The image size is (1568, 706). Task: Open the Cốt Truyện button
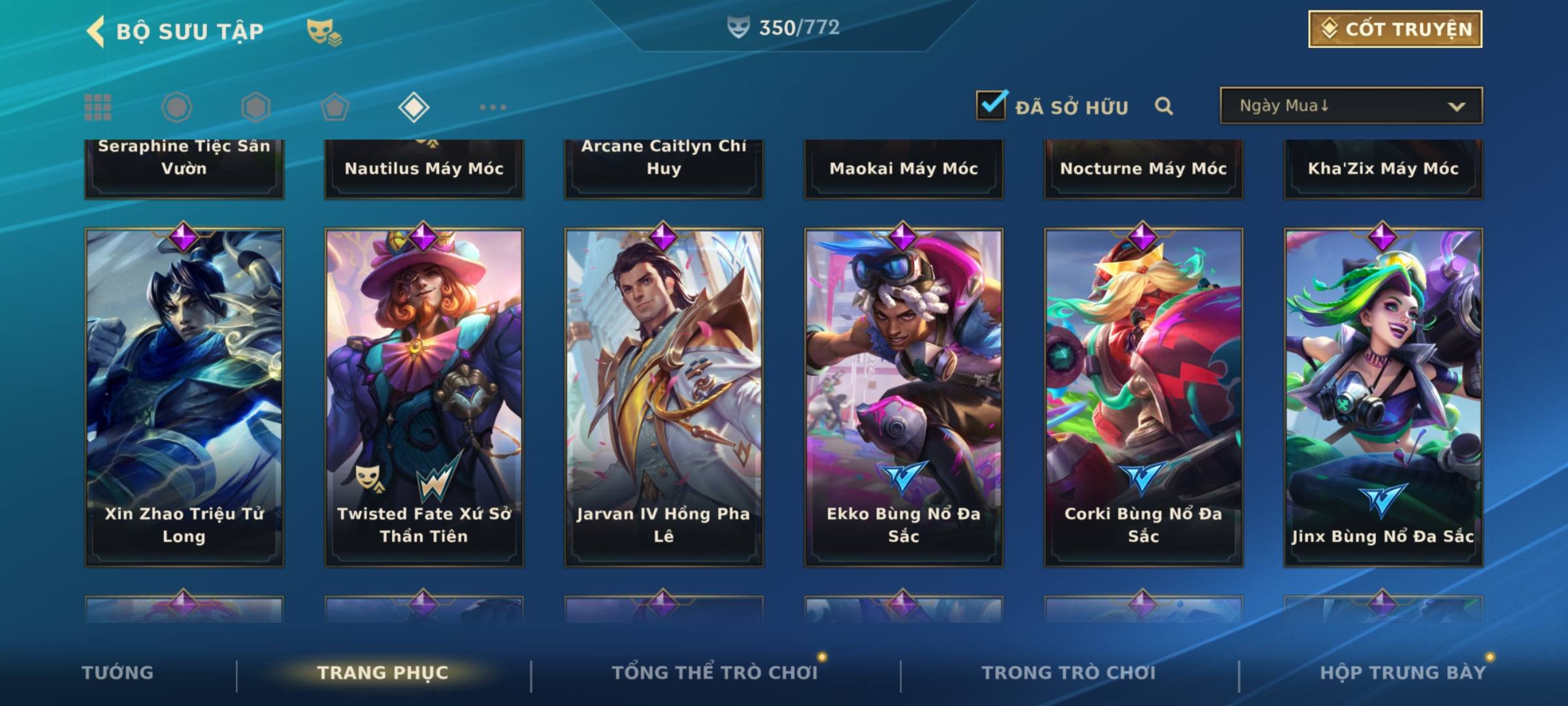pyautogui.click(x=1395, y=29)
